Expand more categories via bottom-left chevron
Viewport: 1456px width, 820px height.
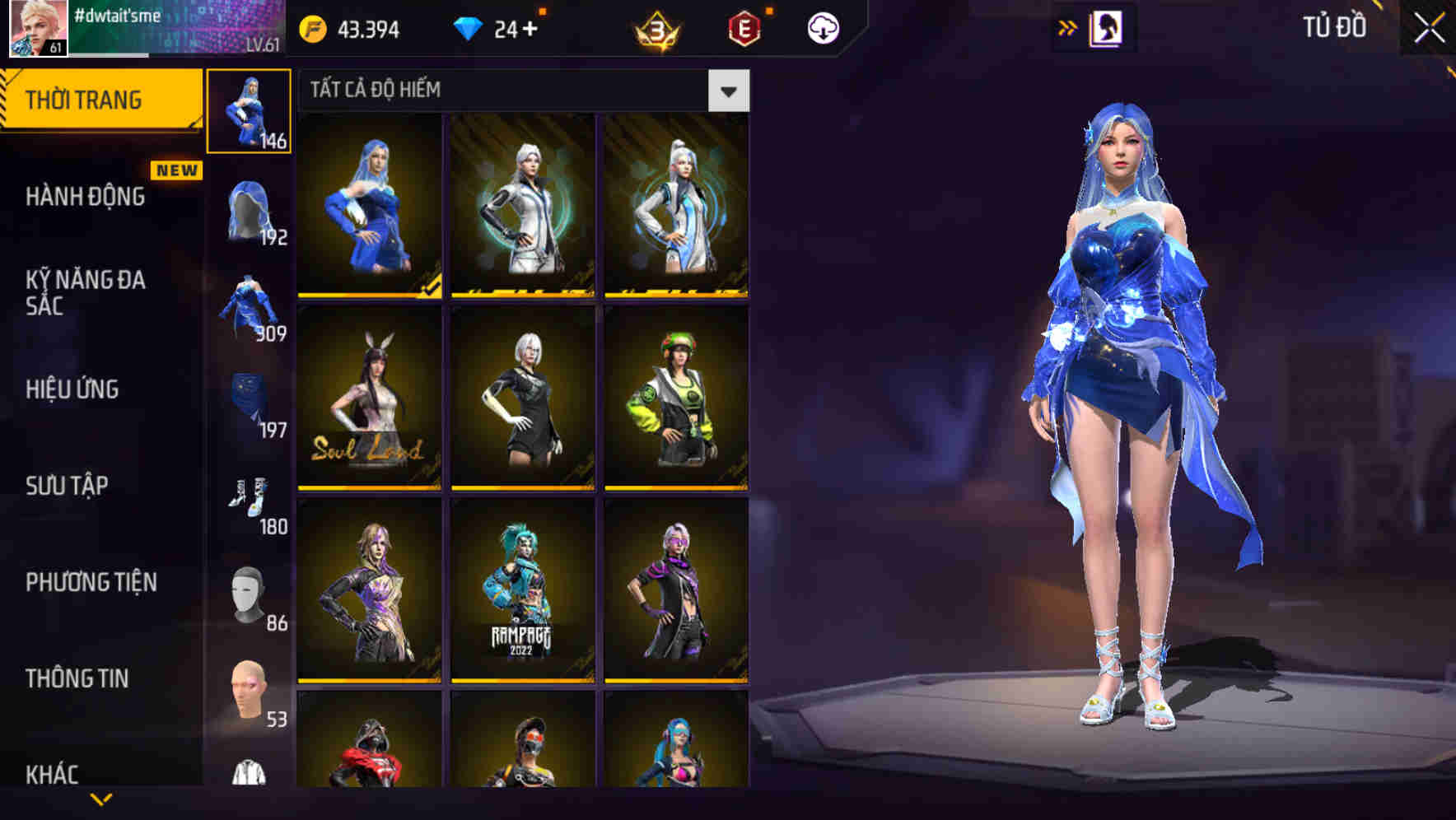[x=99, y=799]
